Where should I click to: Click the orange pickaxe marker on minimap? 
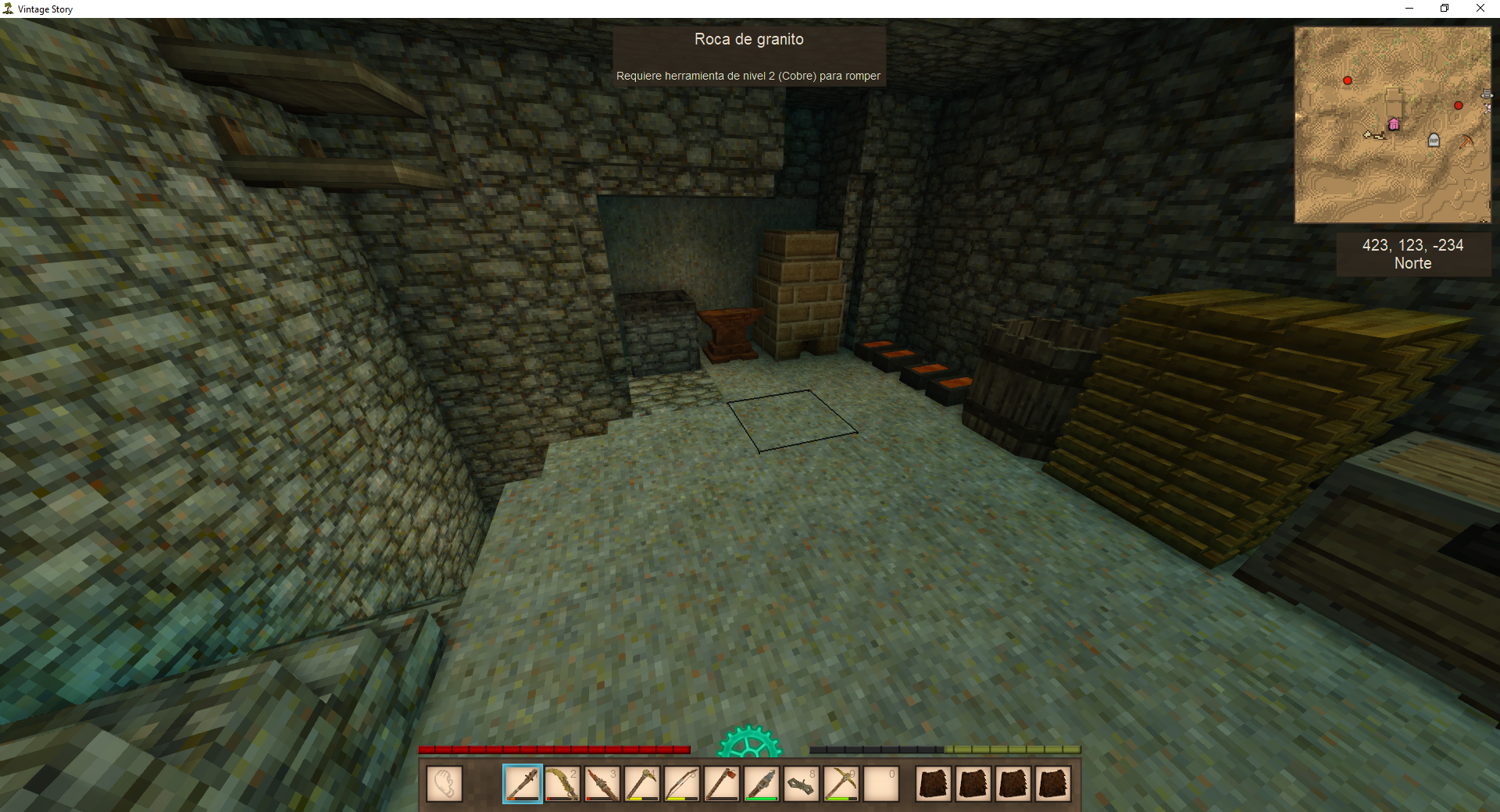[1466, 141]
